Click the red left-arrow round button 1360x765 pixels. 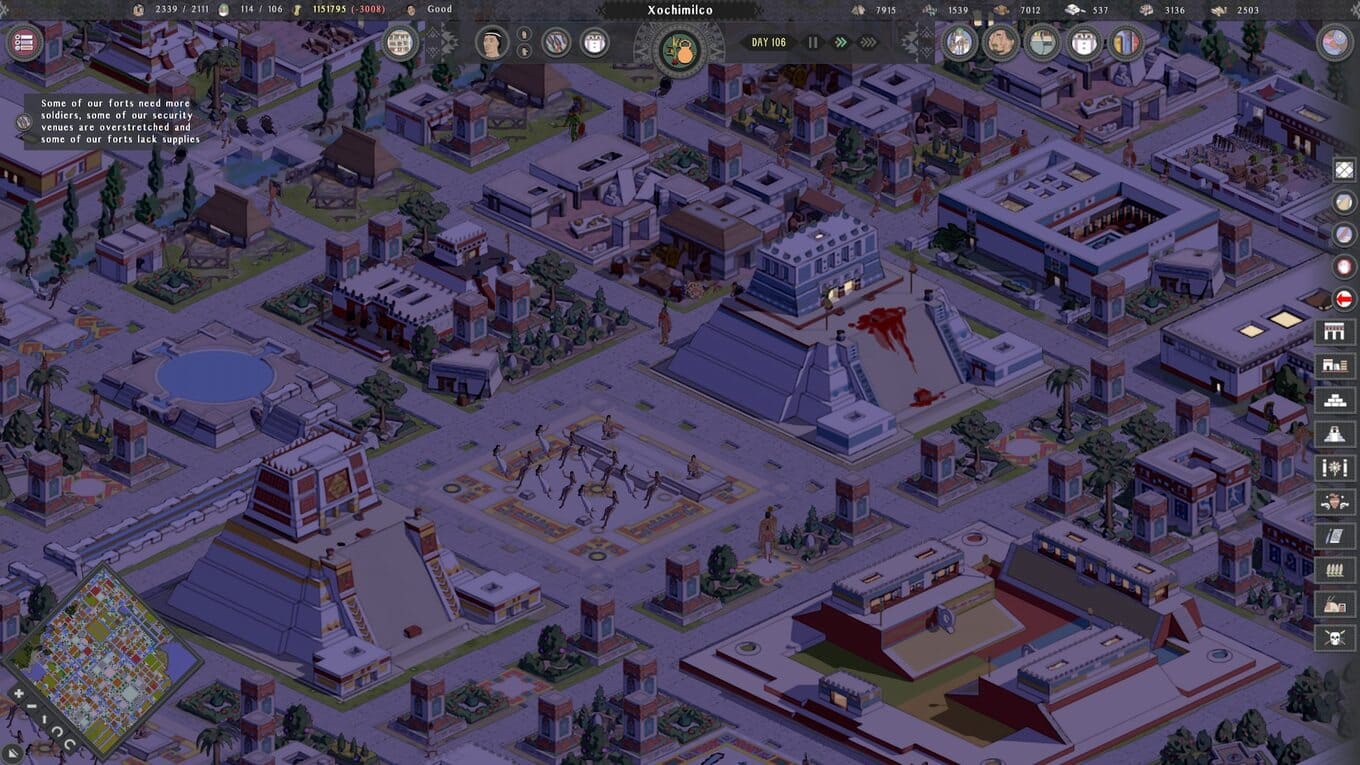tap(1345, 299)
